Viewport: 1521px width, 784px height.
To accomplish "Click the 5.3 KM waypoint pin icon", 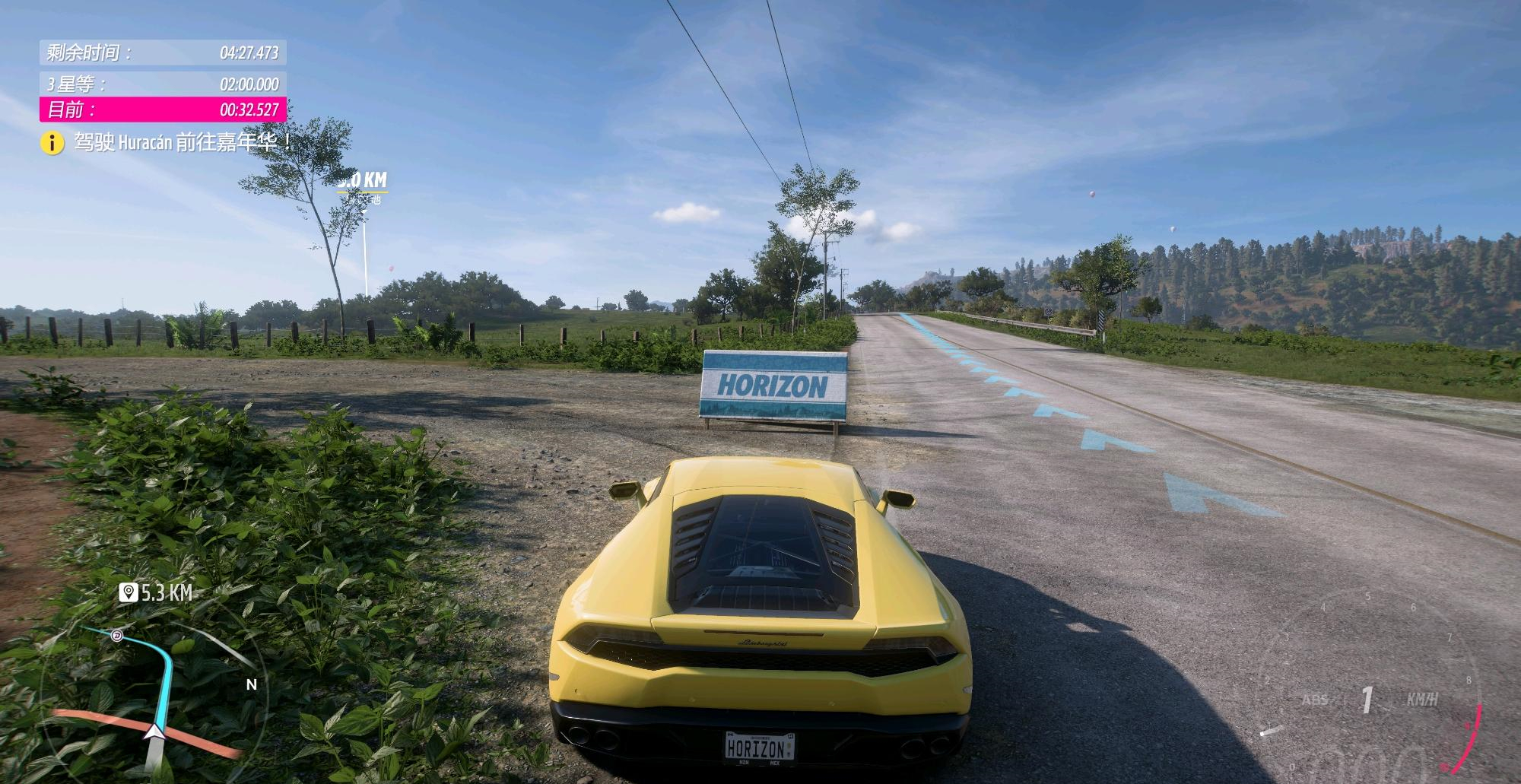I will point(128,592).
